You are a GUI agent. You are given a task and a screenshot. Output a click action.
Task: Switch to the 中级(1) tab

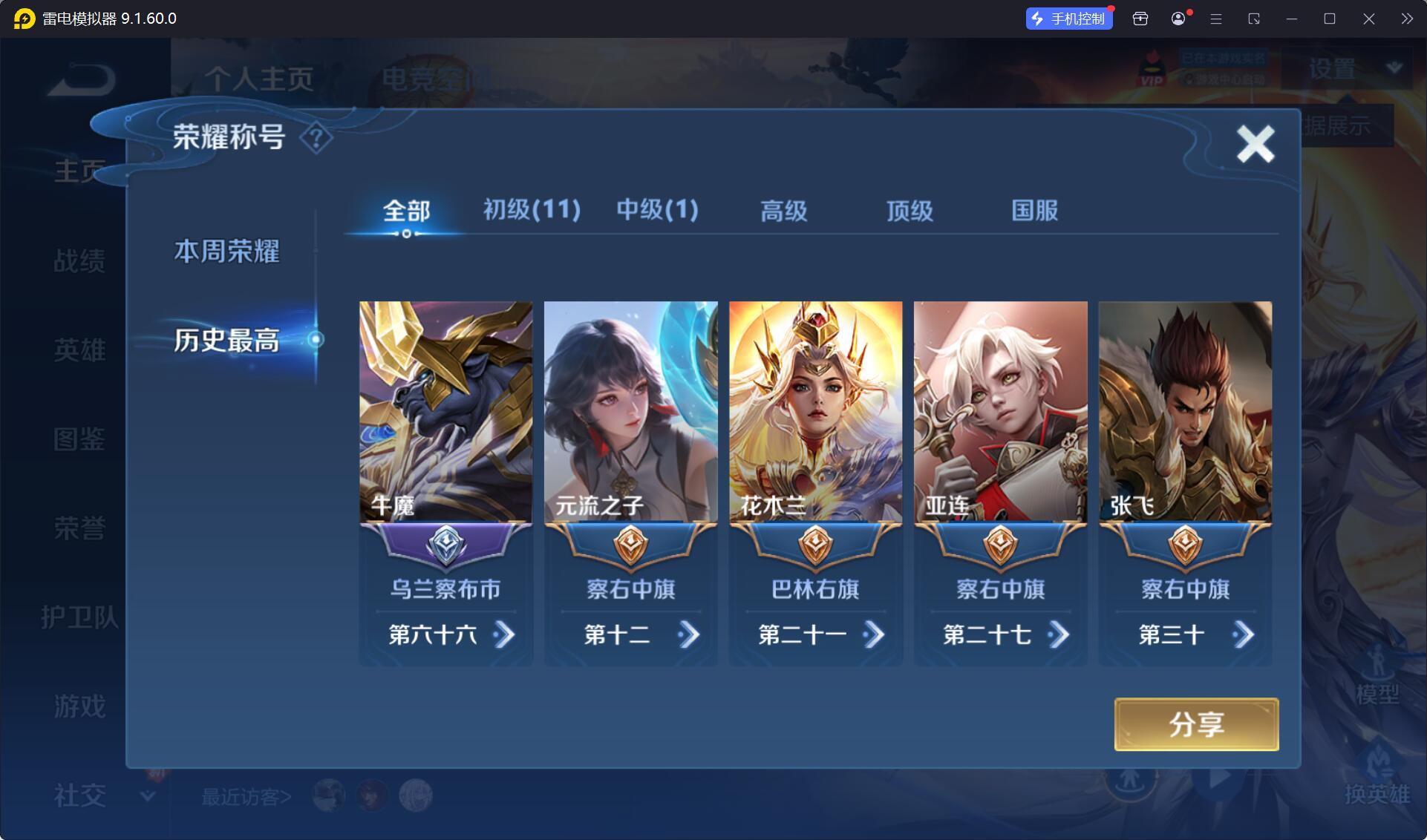657,210
